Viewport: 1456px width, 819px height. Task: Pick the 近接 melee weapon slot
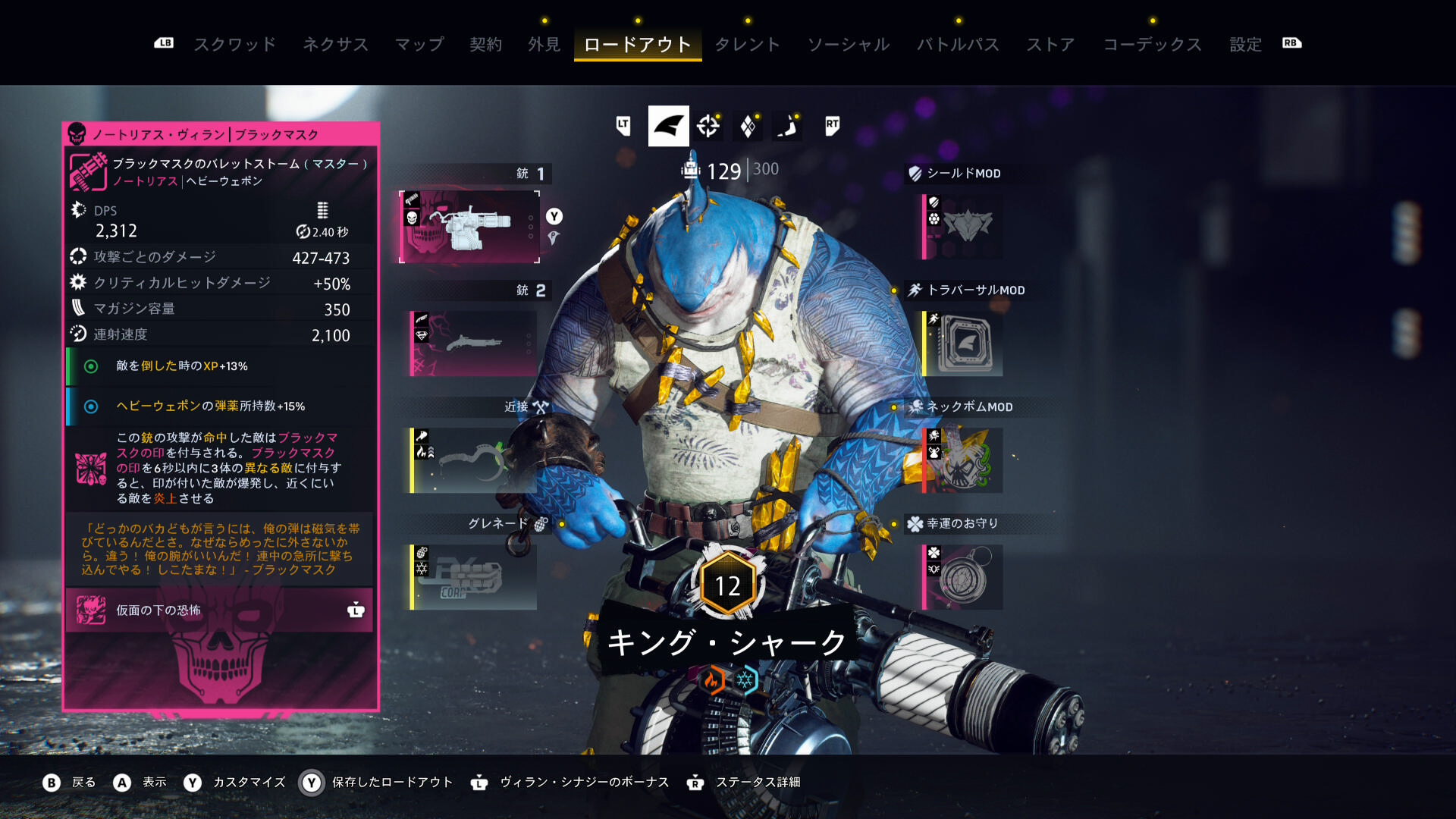[x=473, y=460]
